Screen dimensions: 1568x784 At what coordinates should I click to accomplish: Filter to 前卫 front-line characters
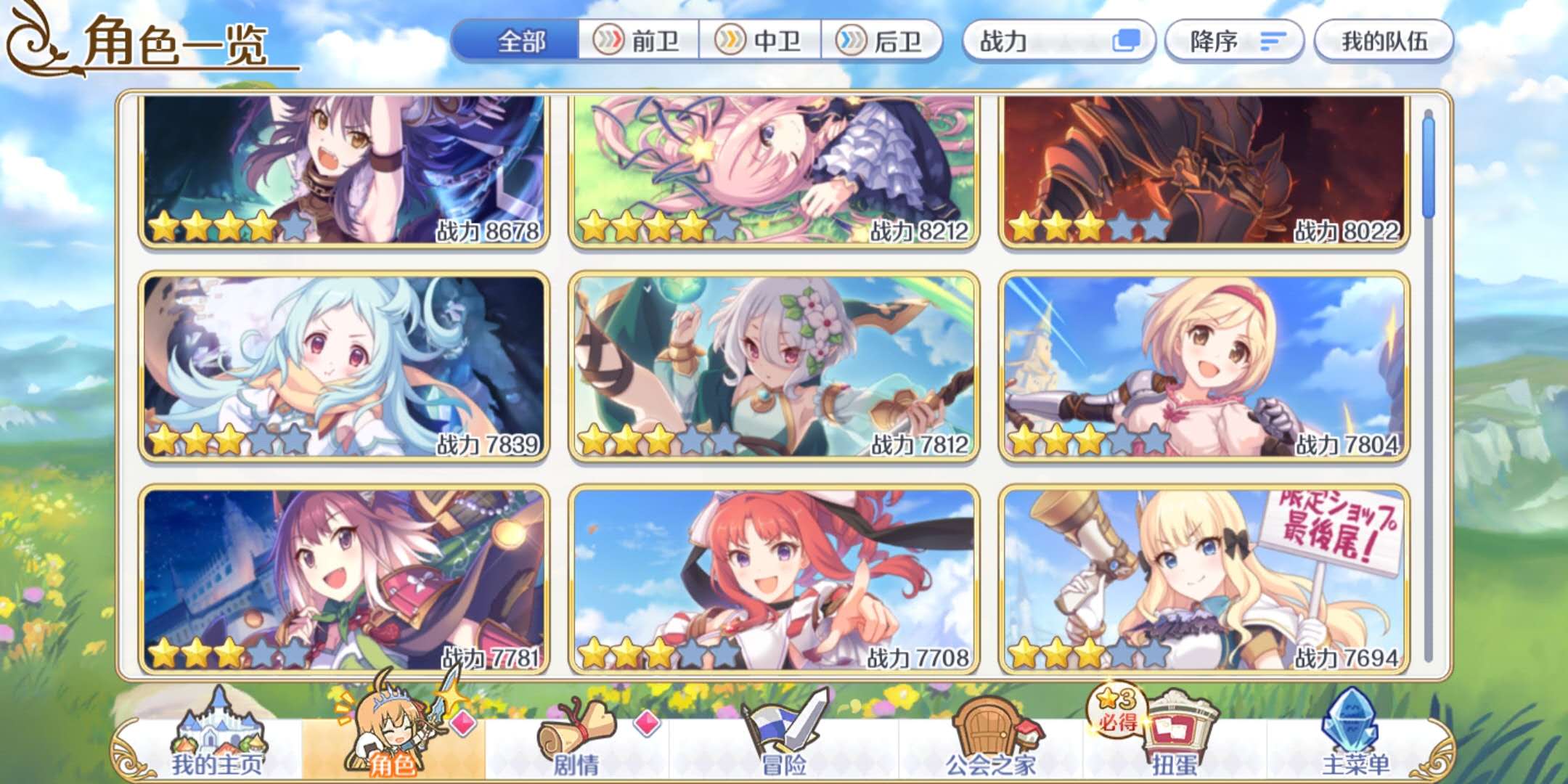tap(639, 41)
